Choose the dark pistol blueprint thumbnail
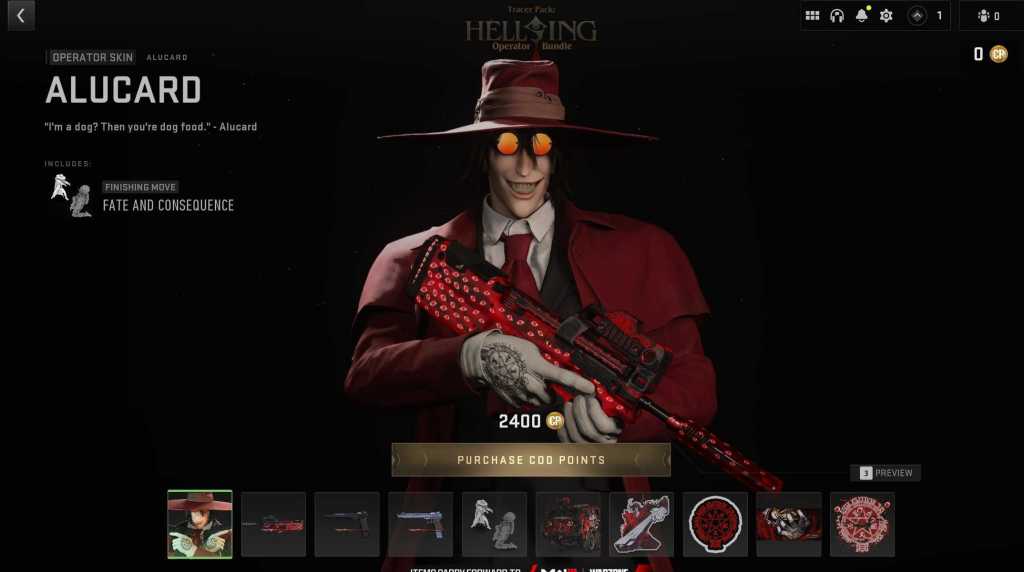1024x572 pixels. click(x=347, y=524)
